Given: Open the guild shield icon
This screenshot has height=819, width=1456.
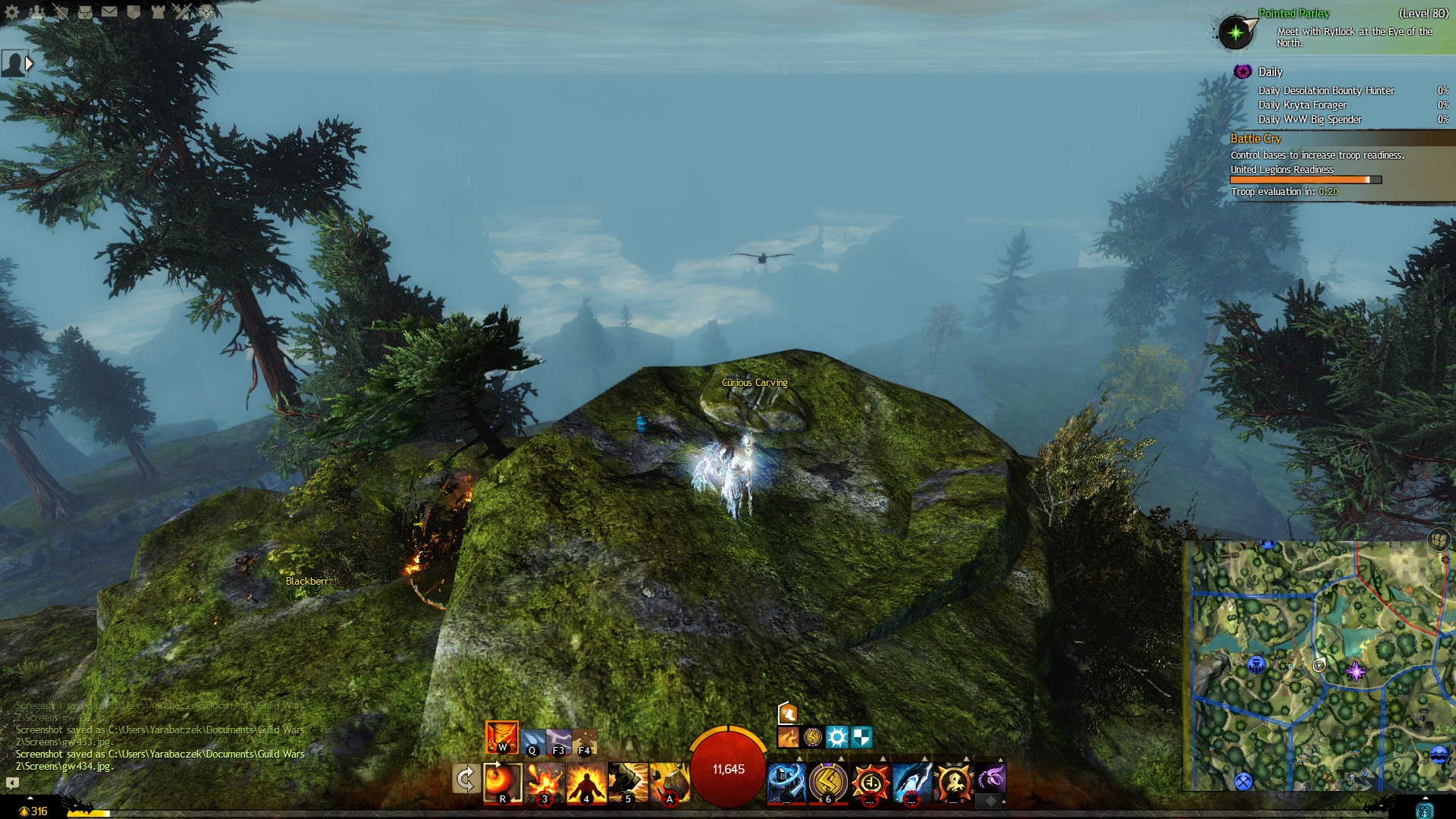Looking at the screenshot, I should [x=133, y=11].
